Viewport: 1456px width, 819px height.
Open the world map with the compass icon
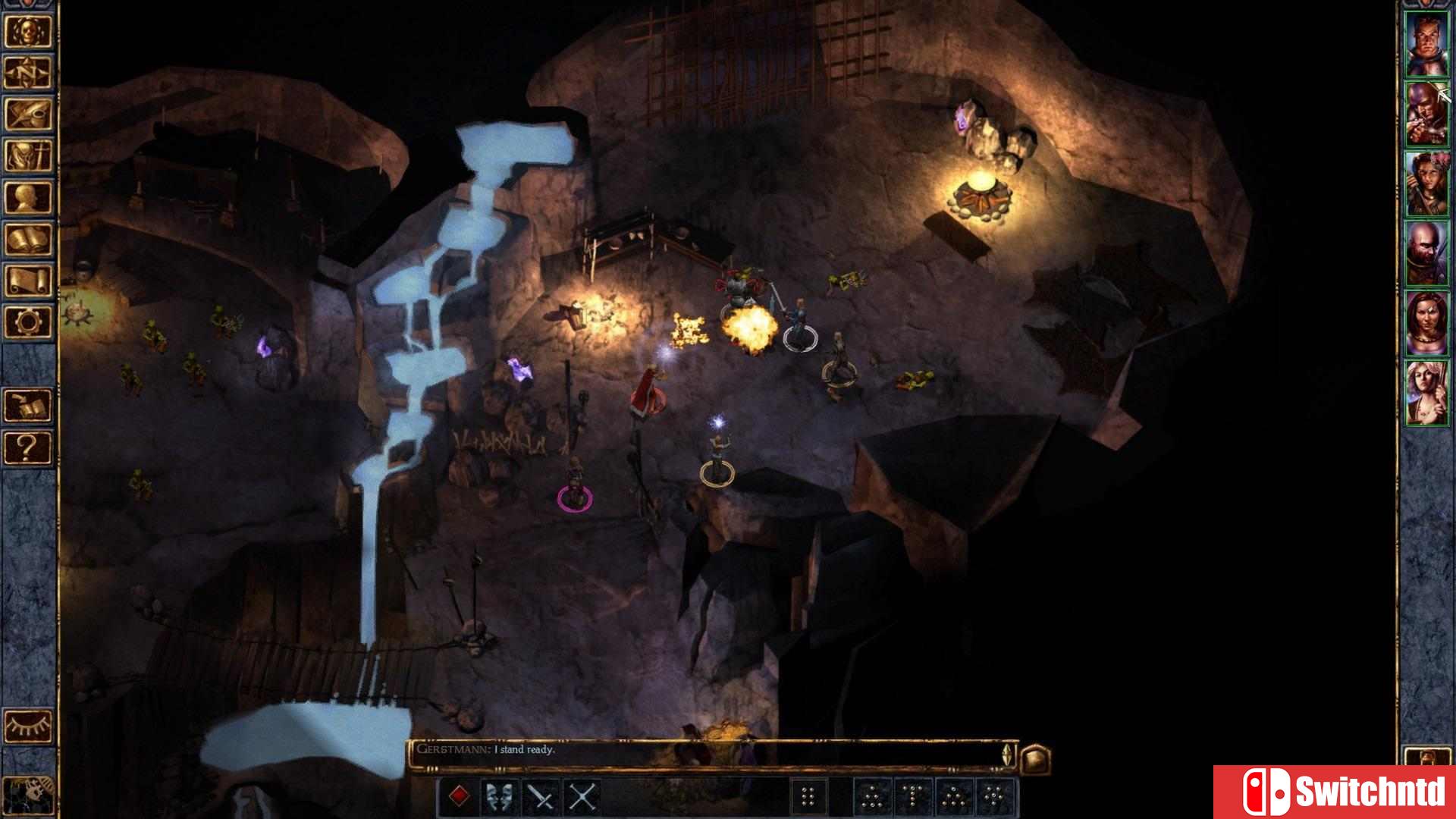click(x=28, y=68)
